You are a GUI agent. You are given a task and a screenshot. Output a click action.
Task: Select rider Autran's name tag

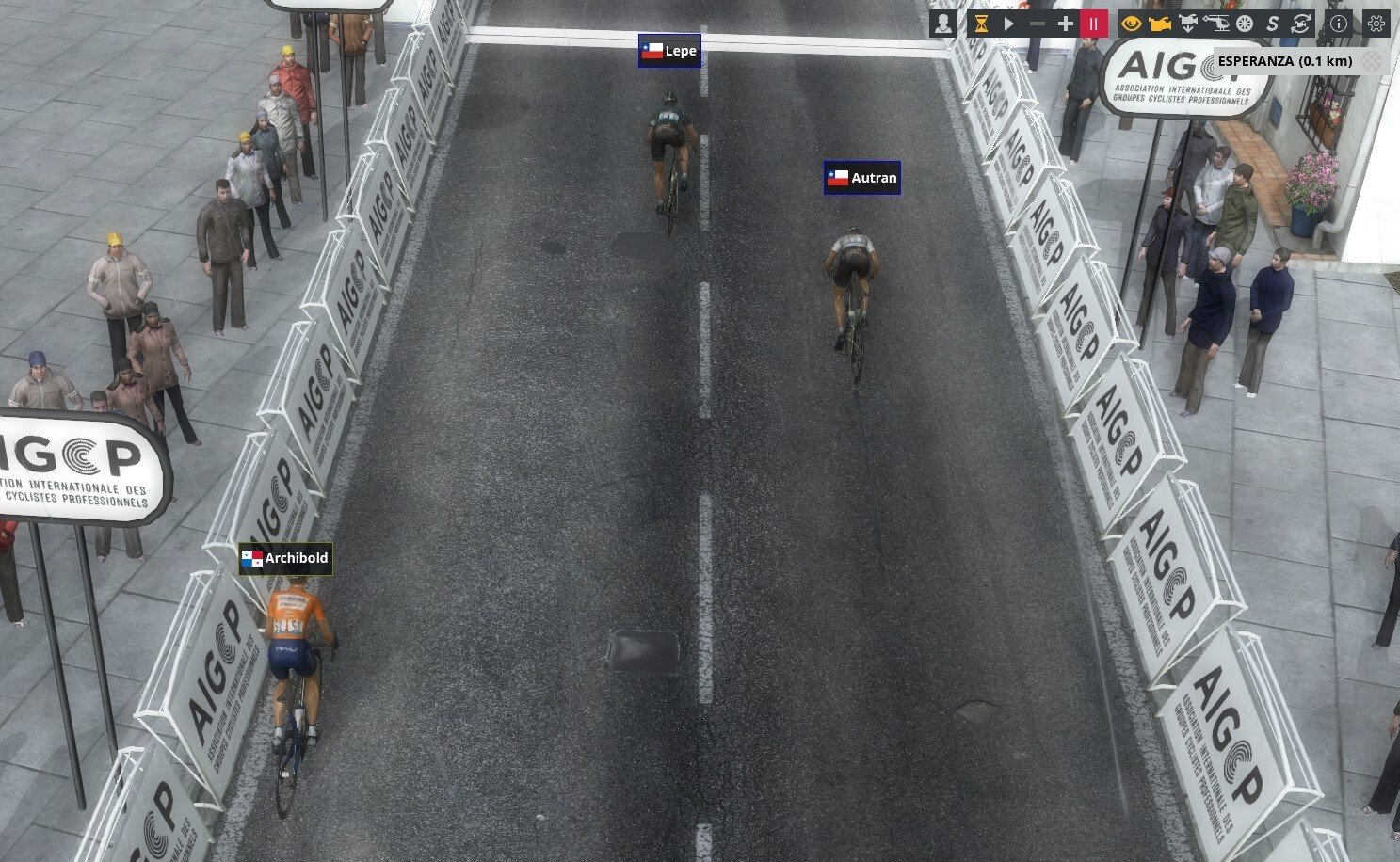coord(862,177)
